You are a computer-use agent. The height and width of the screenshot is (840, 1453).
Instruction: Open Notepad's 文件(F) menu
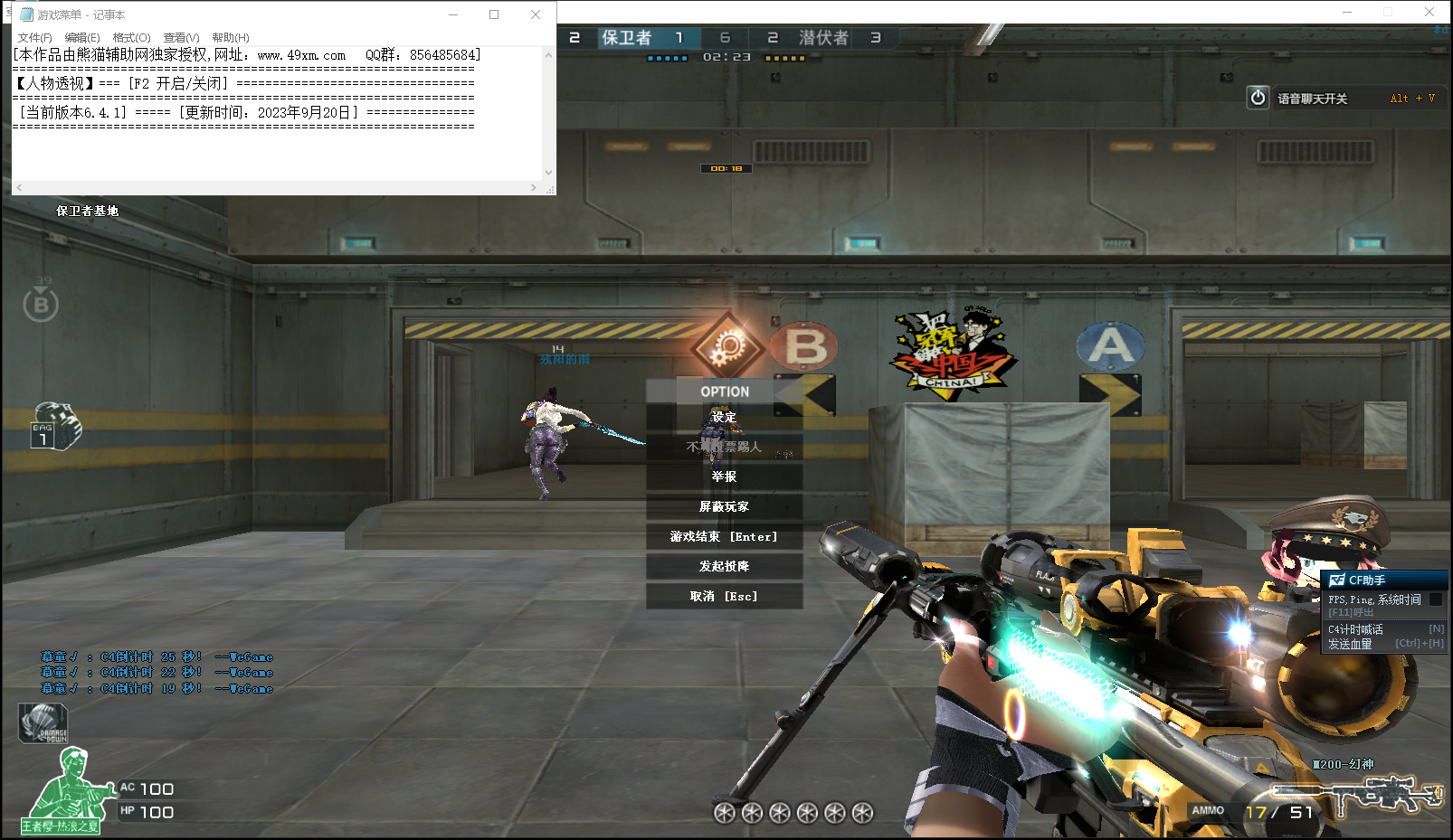pos(34,37)
